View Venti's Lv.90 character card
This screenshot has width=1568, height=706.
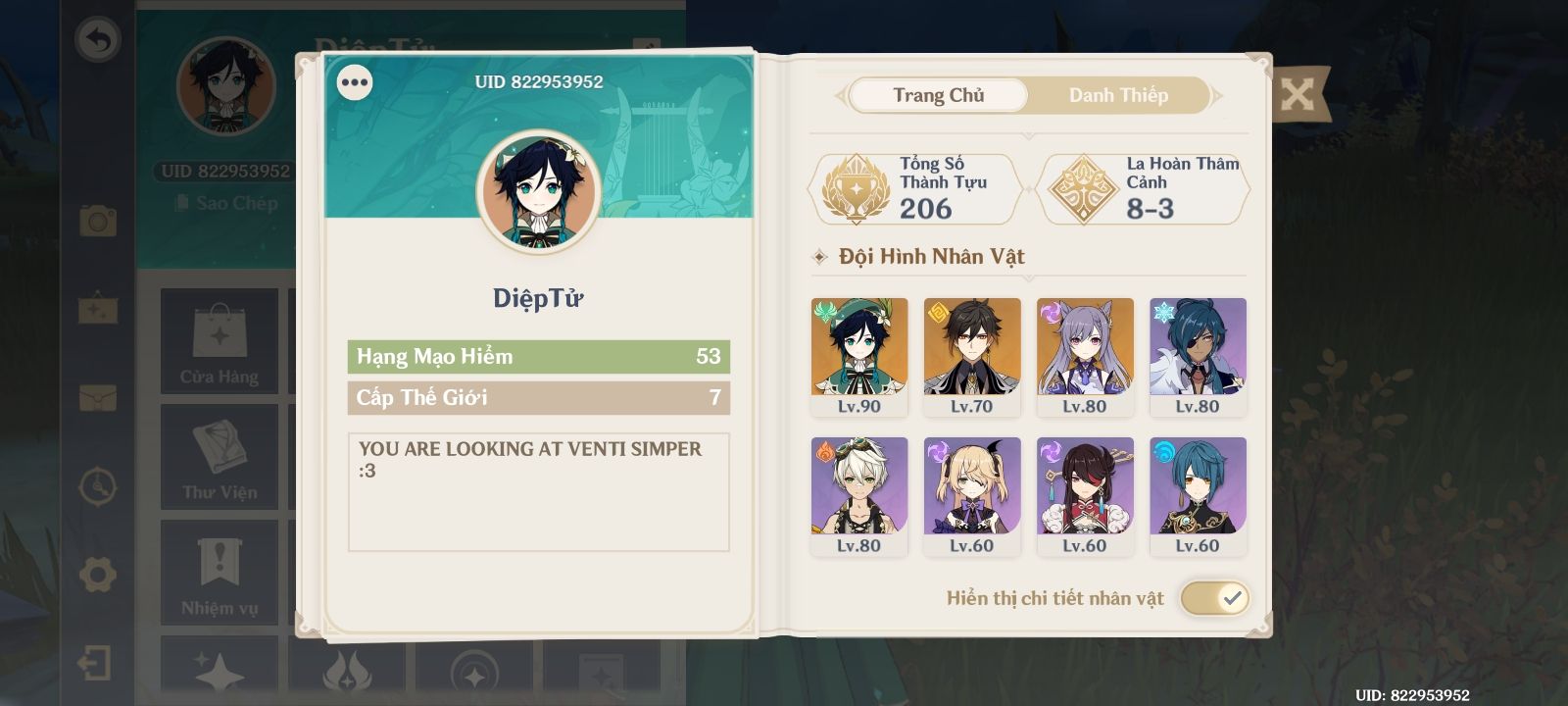(859, 357)
